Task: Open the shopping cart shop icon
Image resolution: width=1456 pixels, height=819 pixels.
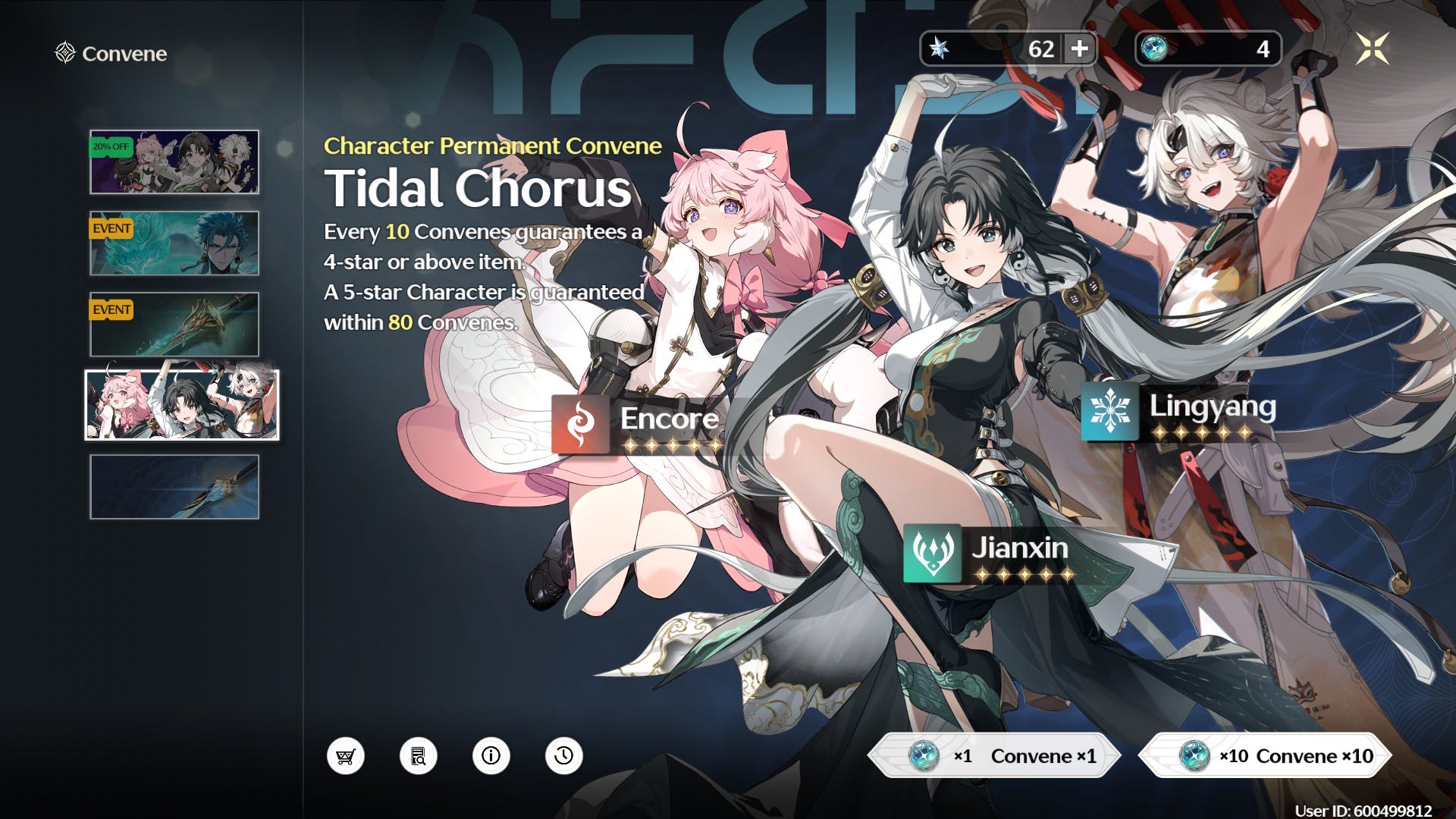Action: point(346,756)
